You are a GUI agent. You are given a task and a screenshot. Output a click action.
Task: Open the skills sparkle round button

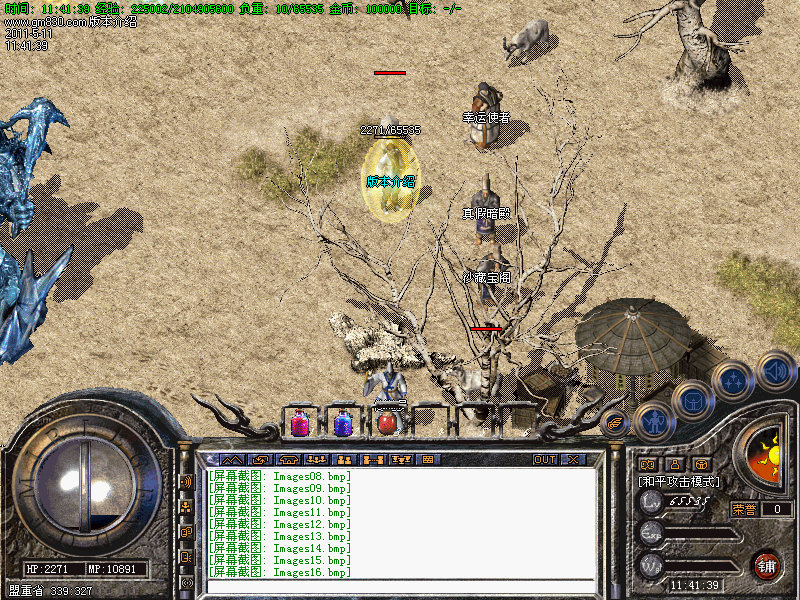(733, 381)
